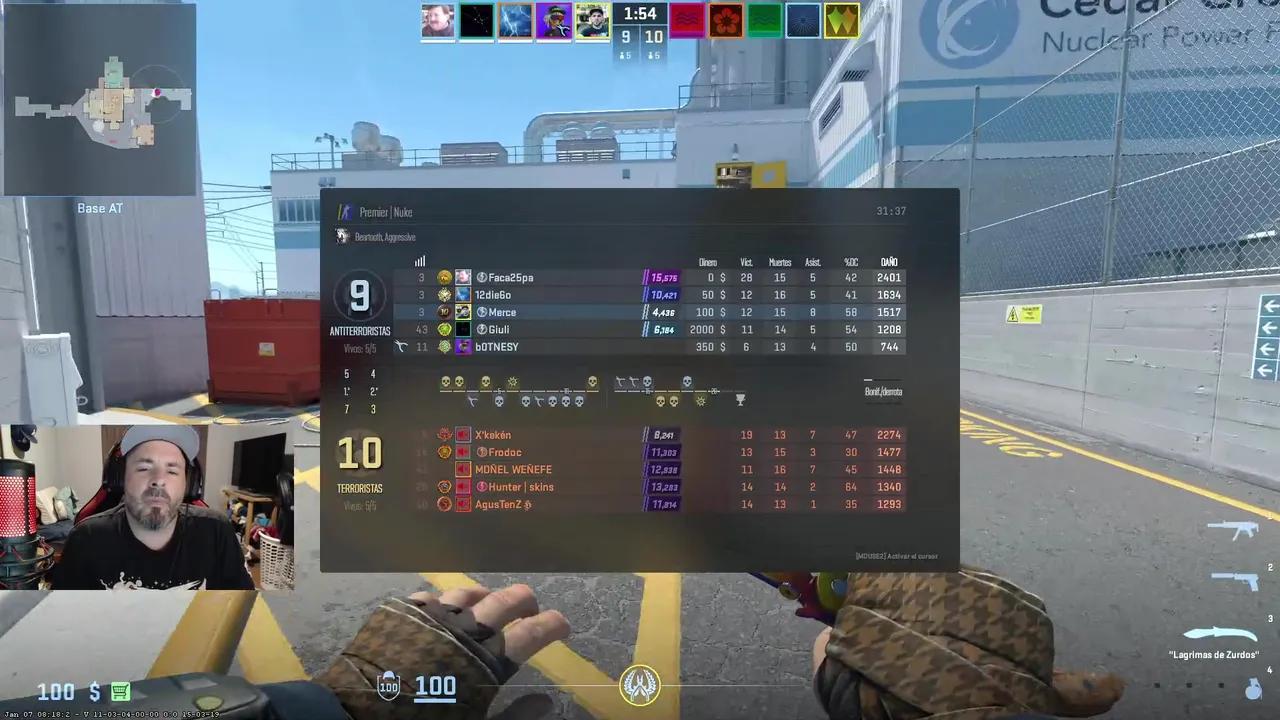Click the Steam logo beside Giuli's name
Viewport: 1280px width, 720px height.
pyautogui.click(x=482, y=329)
